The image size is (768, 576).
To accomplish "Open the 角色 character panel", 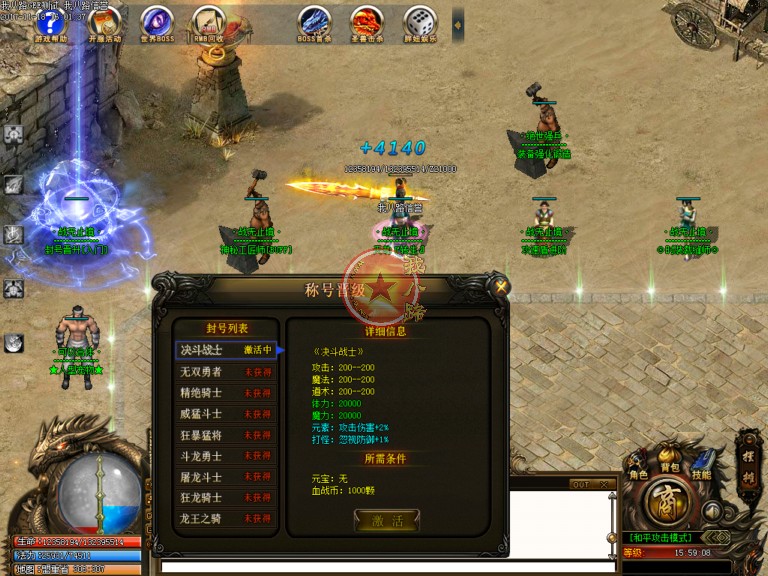I will pyautogui.click(x=638, y=467).
